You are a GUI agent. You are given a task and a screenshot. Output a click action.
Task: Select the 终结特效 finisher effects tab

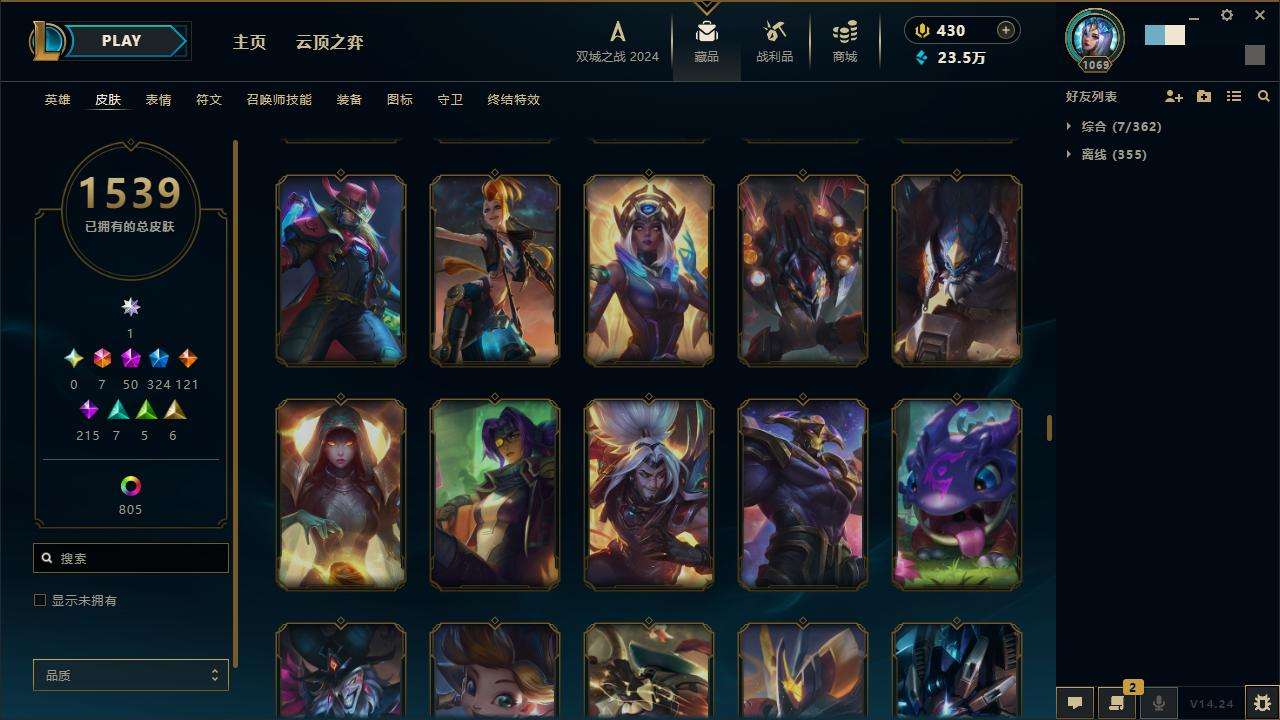click(513, 100)
